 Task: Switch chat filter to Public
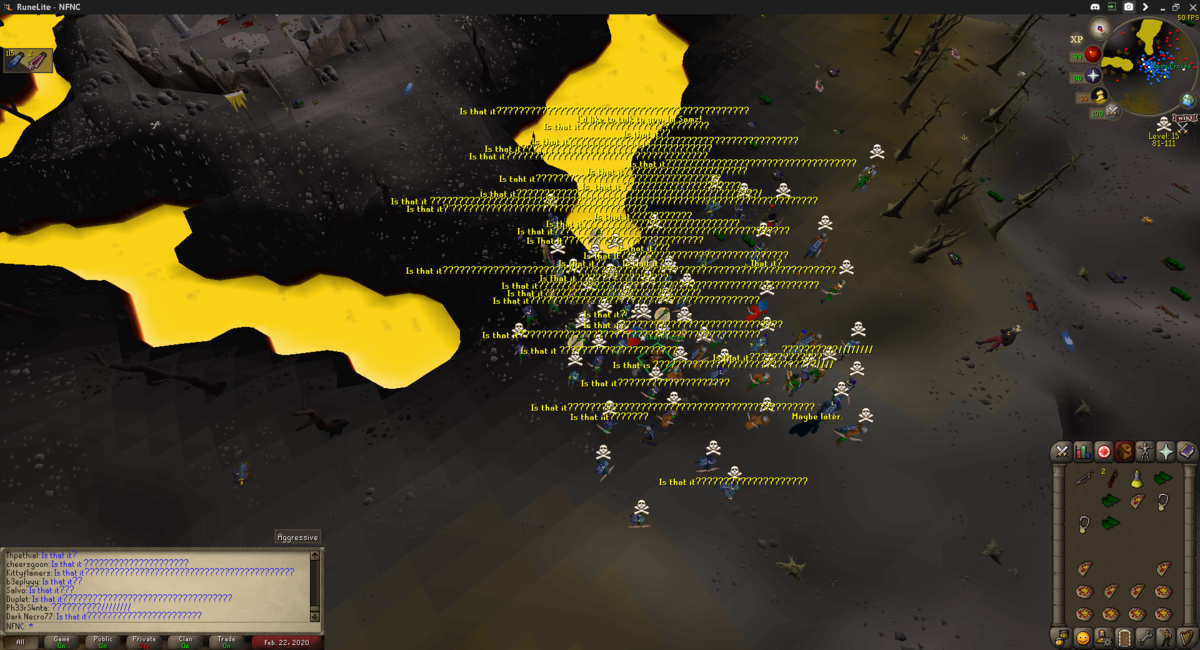click(103, 640)
